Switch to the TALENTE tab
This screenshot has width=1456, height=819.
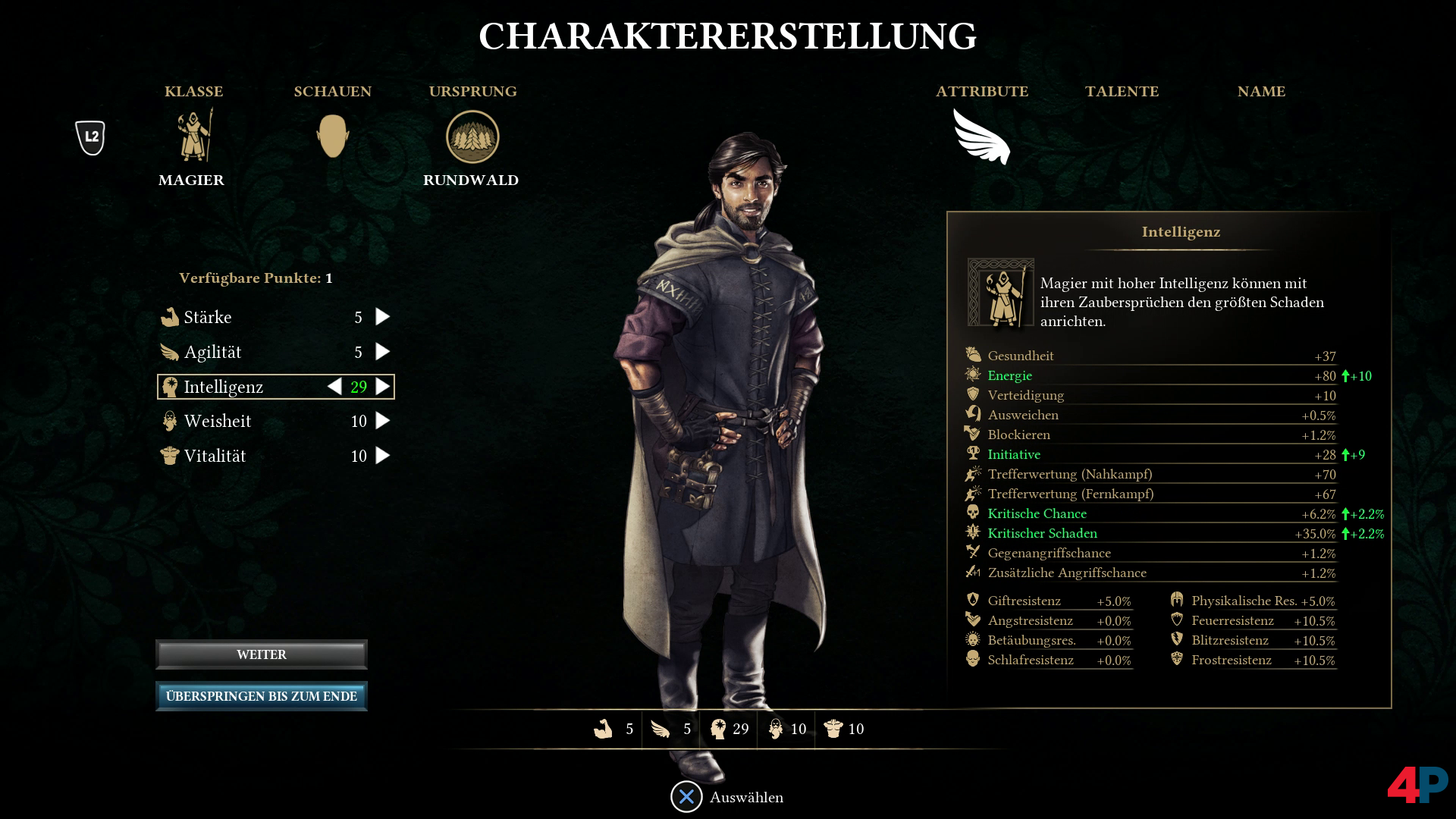[1122, 92]
